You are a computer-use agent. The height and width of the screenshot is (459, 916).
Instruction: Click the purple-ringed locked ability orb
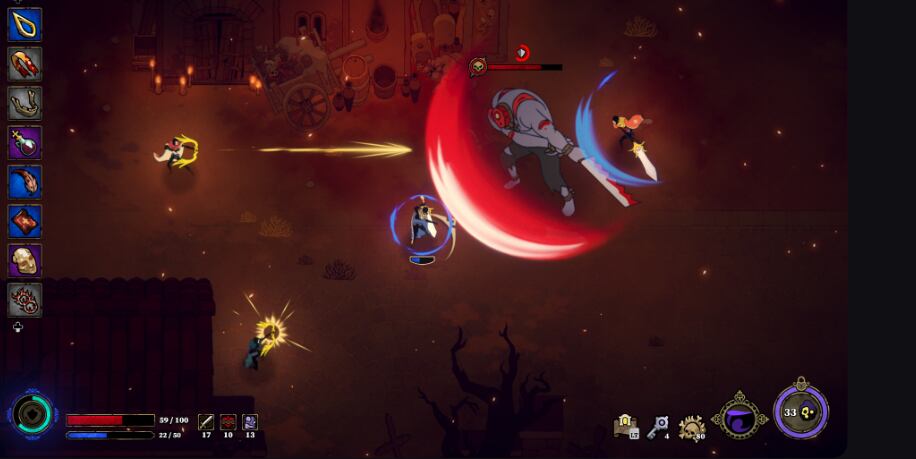pos(800,411)
